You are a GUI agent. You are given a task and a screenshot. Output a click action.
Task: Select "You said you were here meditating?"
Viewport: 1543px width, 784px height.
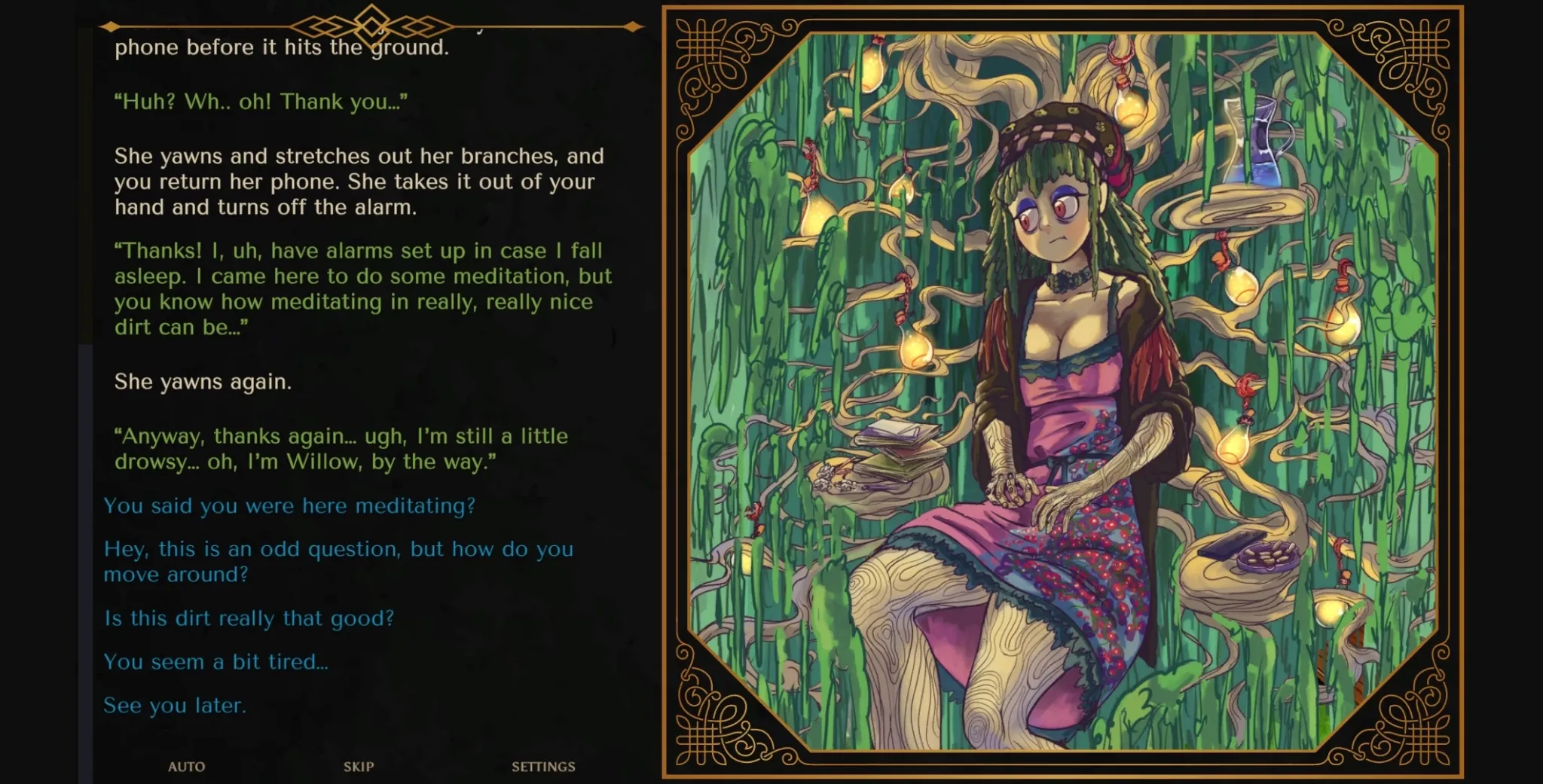(289, 506)
